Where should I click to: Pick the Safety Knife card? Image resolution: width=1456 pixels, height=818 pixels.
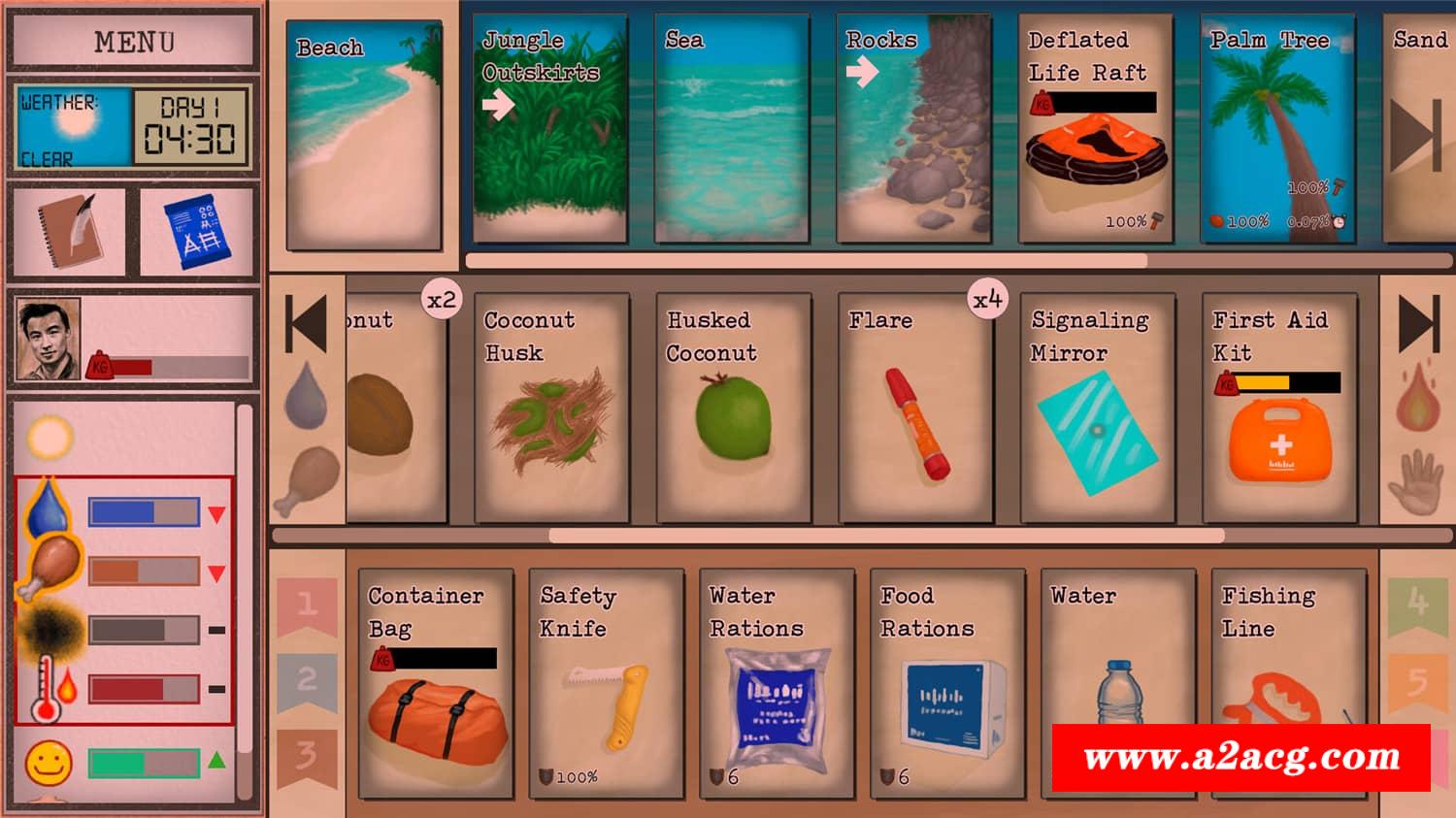tap(607, 683)
